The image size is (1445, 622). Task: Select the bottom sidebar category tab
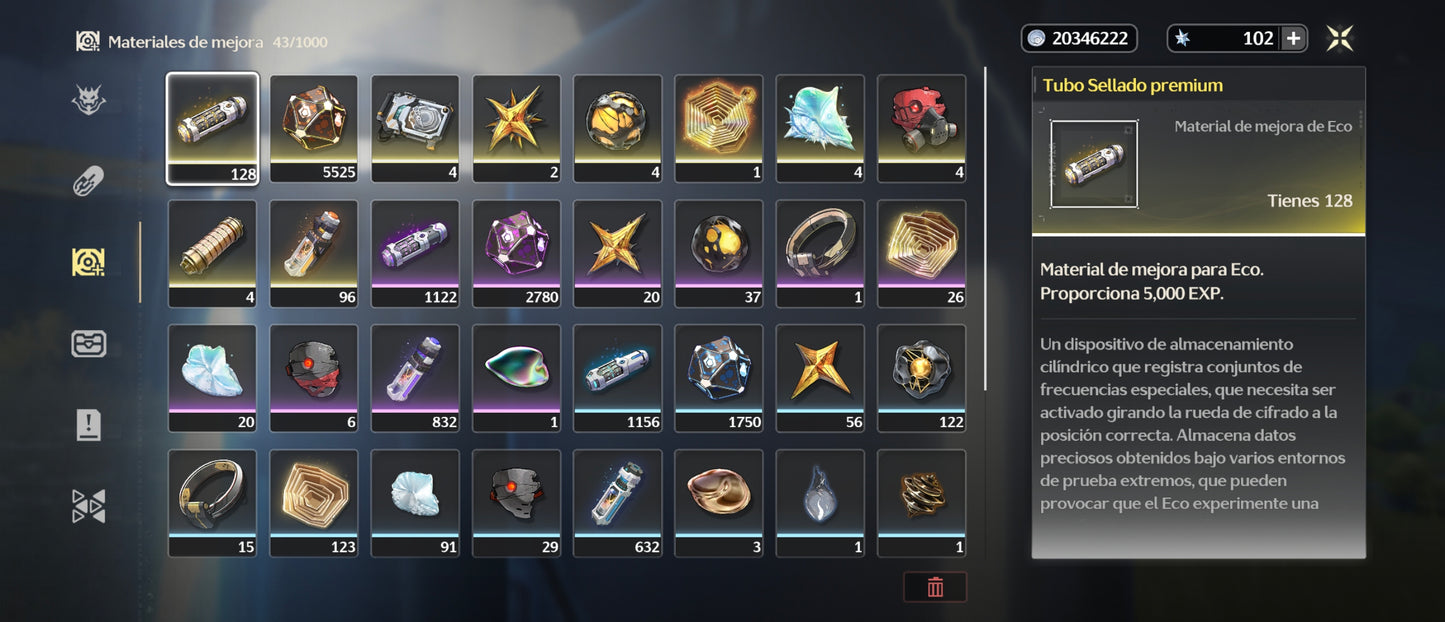pyautogui.click(x=89, y=506)
